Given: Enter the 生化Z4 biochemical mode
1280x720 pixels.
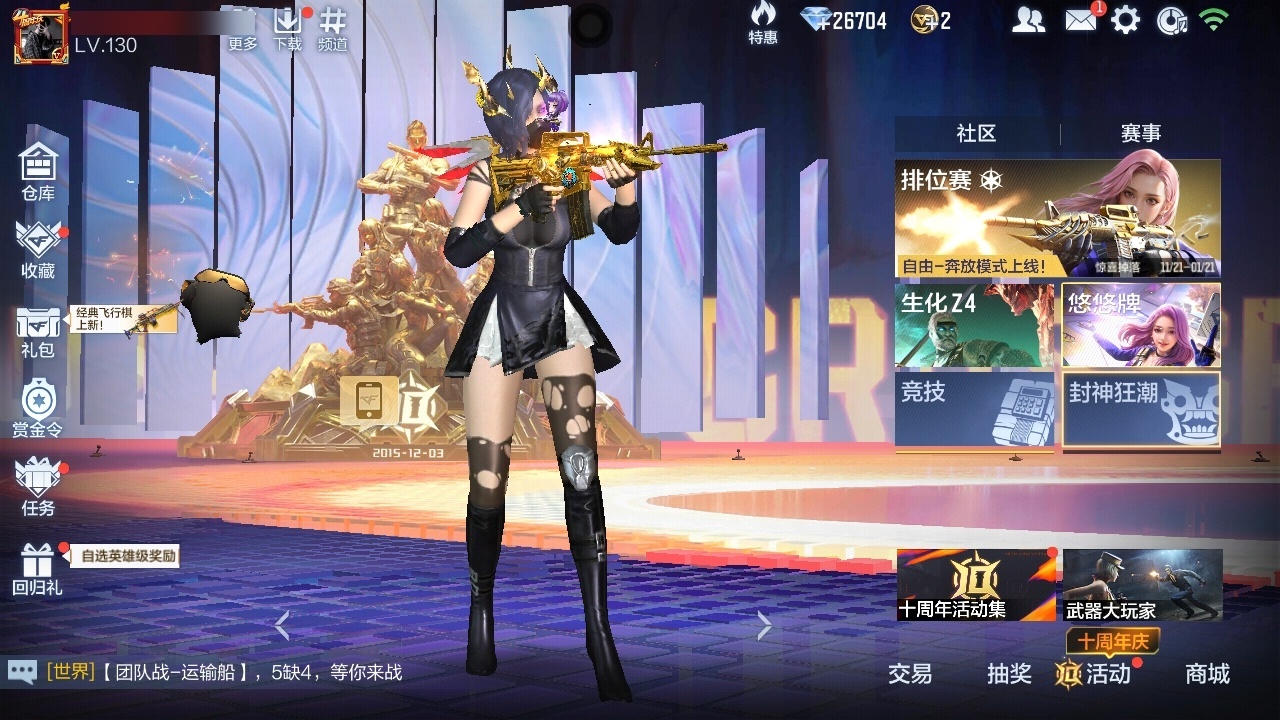Looking at the screenshot, I should tap(976, 325).
